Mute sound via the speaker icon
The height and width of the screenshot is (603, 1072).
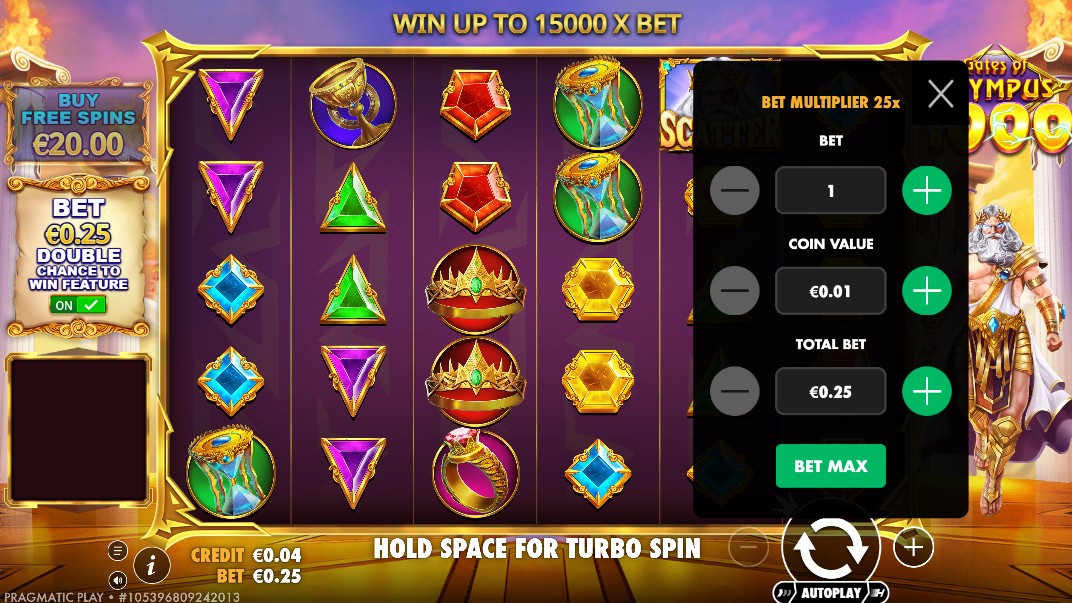tap(118, 580)
